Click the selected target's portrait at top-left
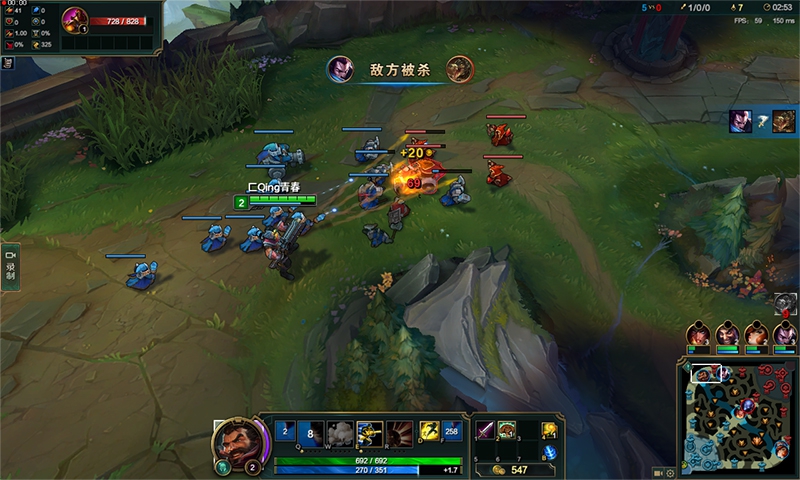Viewport: 800px width, 480px height. [75, 19]
